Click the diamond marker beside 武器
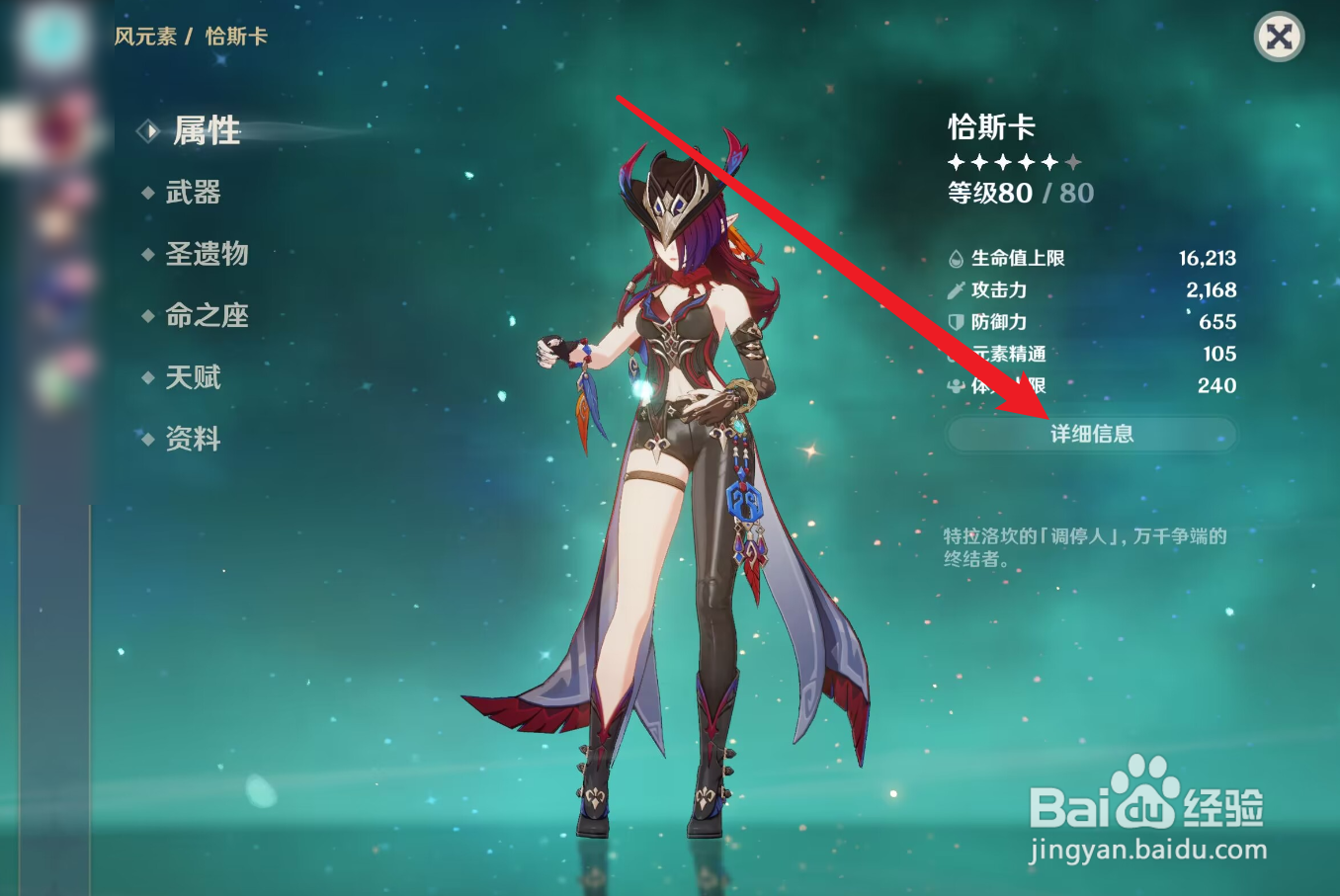 (146, 192)
